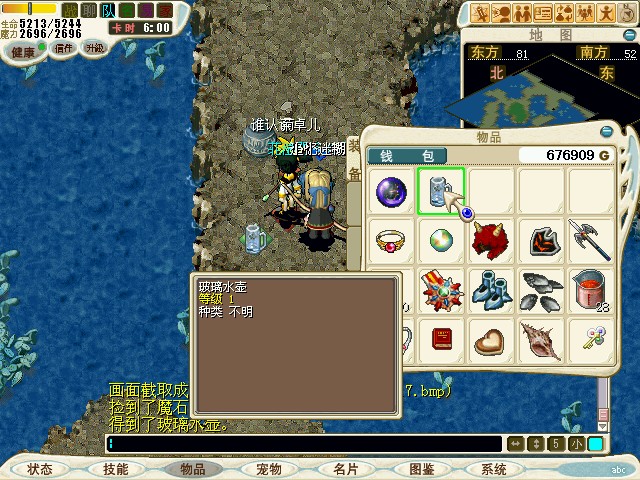The width and height of the screenshot is (640, 480).
Task: Open the 宠物 (Pets) menu
Action: click(269, 469)
